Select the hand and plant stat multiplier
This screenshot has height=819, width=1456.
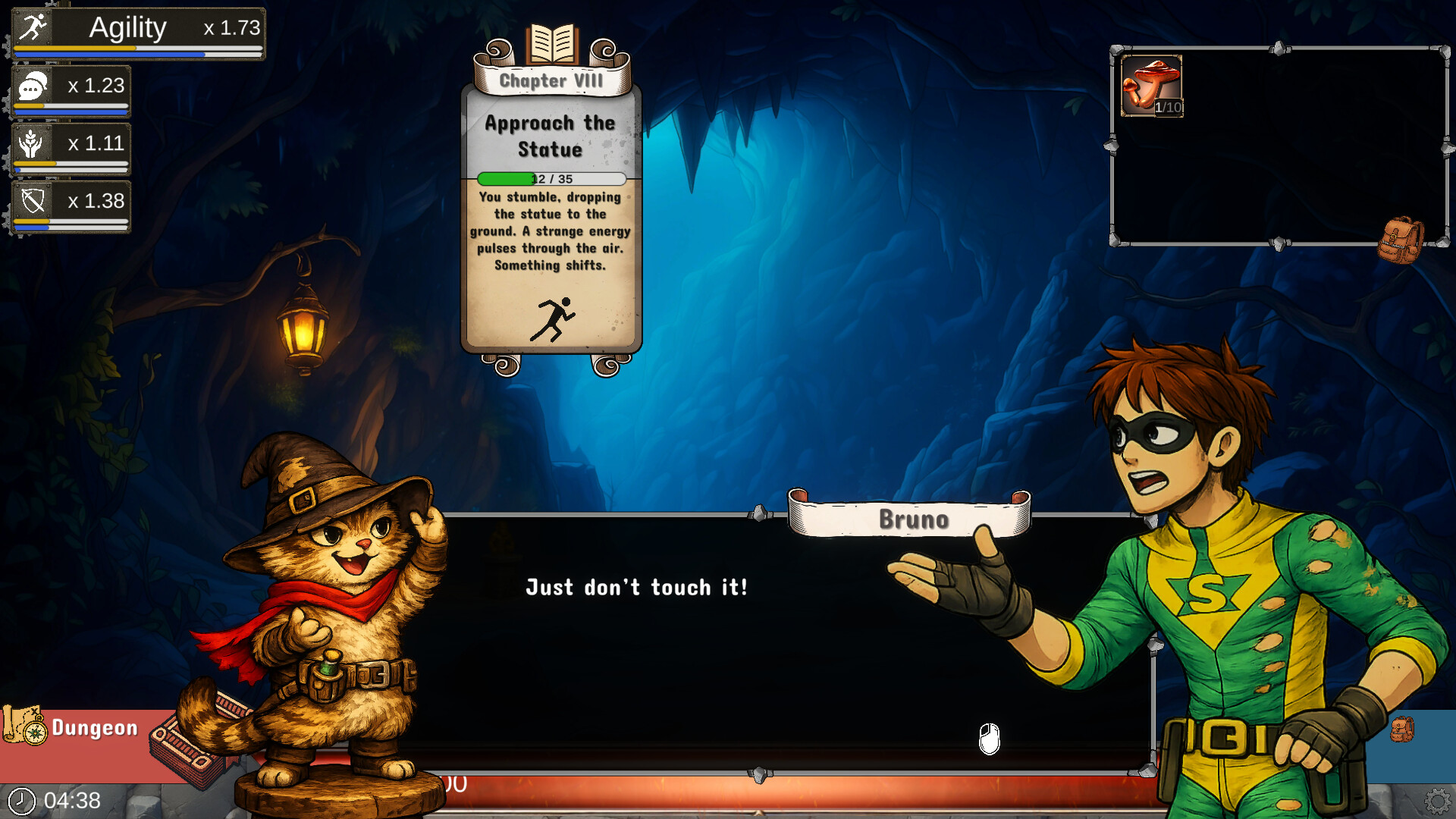tap(71, 148)
